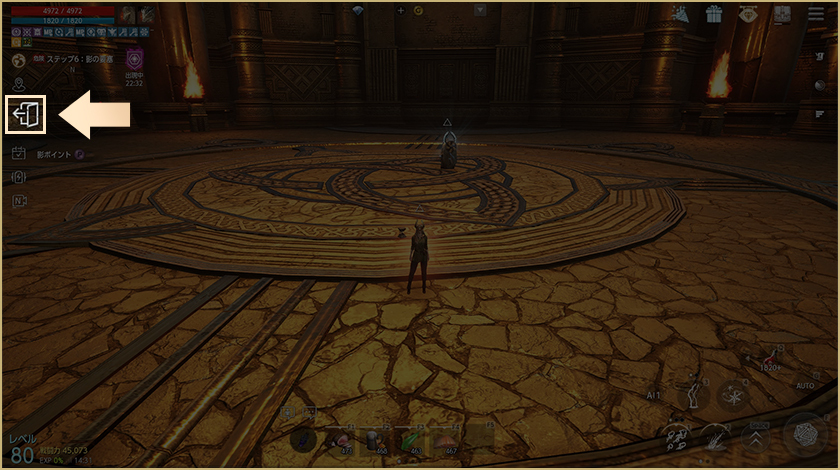Open the gift box rewards

pos(713,14)
